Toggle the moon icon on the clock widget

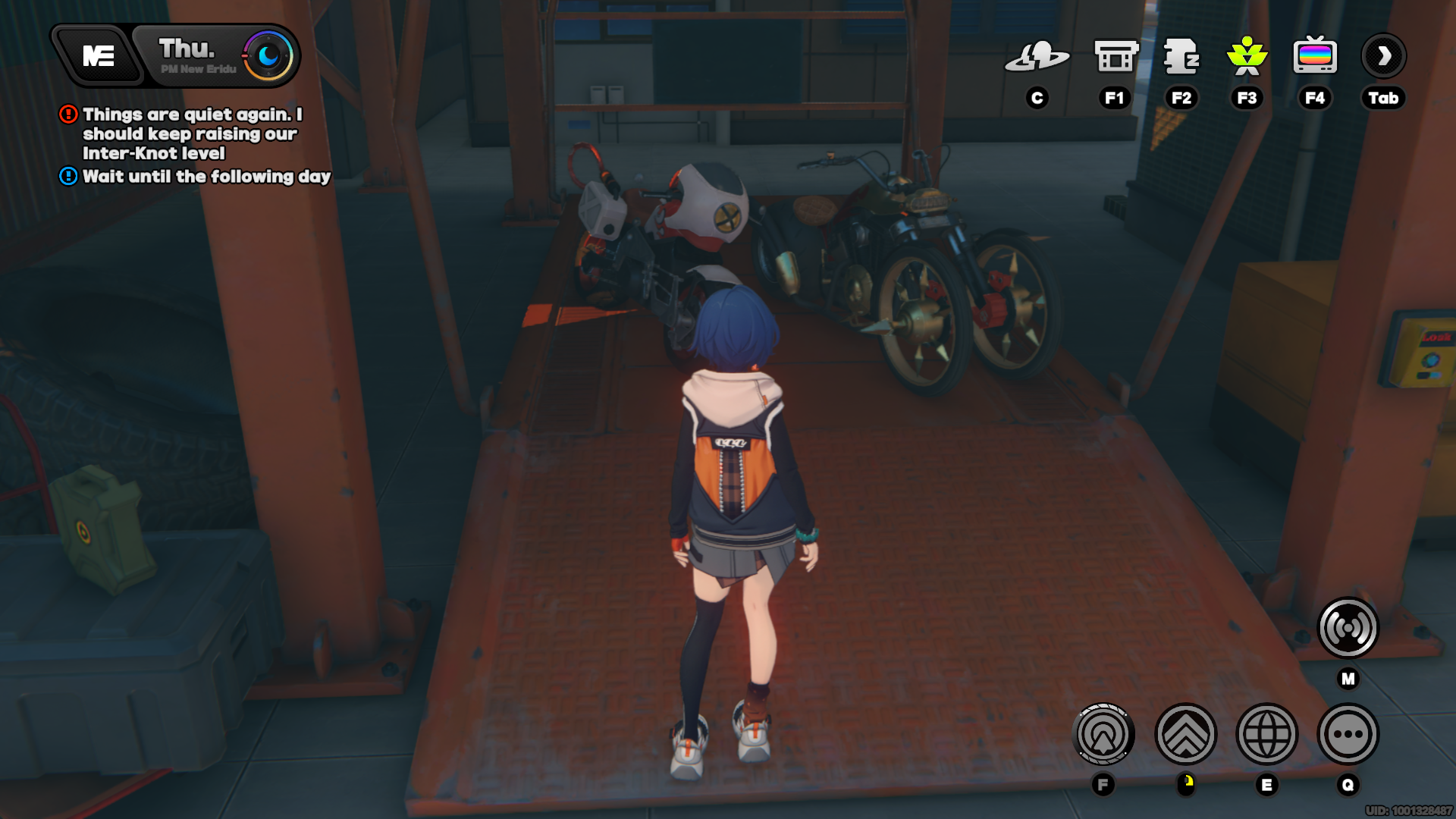[x=267, y=55]
